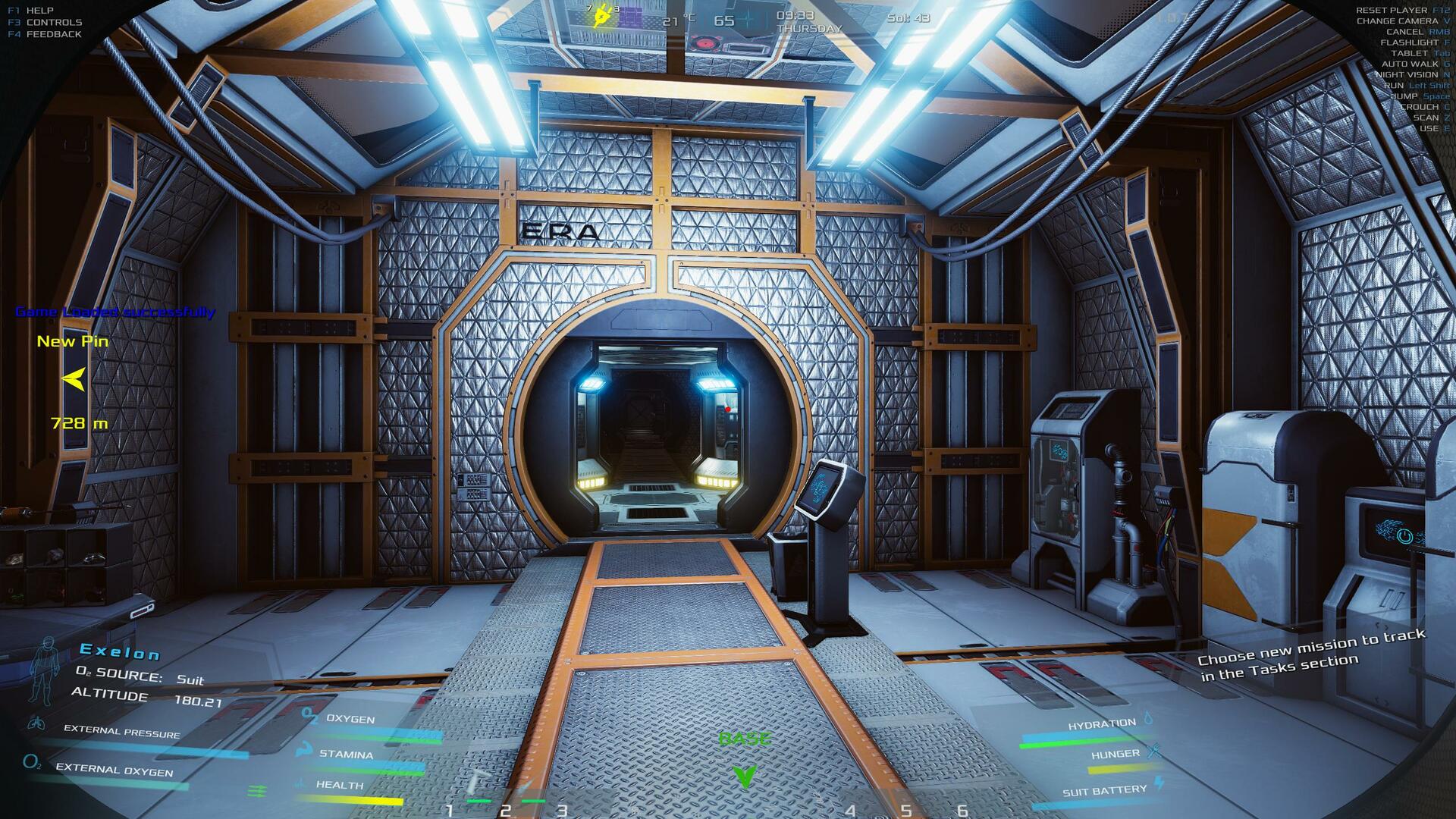Click the 'Choose new mission to track' notice
Viewport: 1456px width, 819px height.
click(1311, 654)
